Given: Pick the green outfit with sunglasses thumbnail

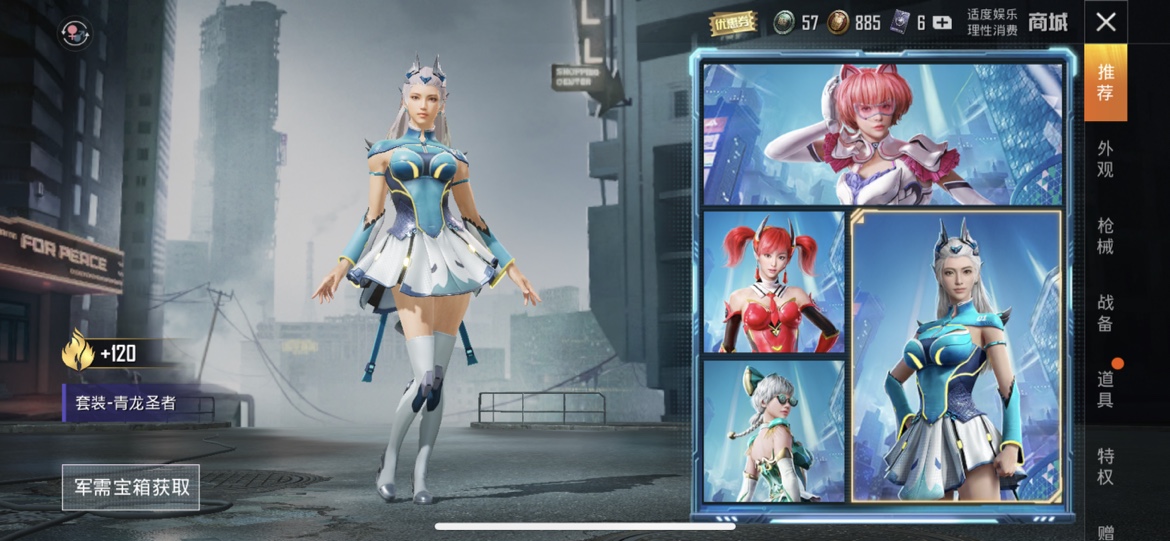Looking at the screenshot, I should pos(774,430).
